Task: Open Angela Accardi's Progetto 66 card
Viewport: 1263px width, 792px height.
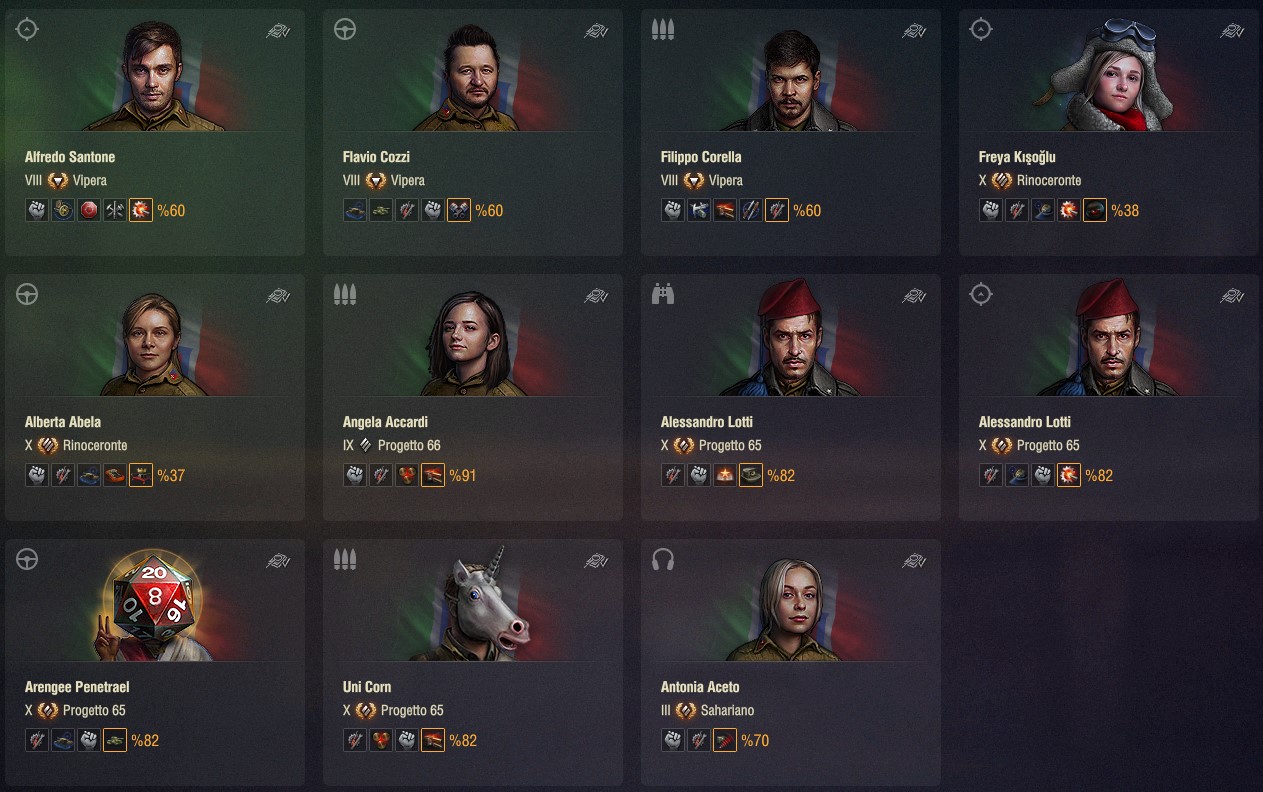Action: pyautogui.click(x=473, y=398)
